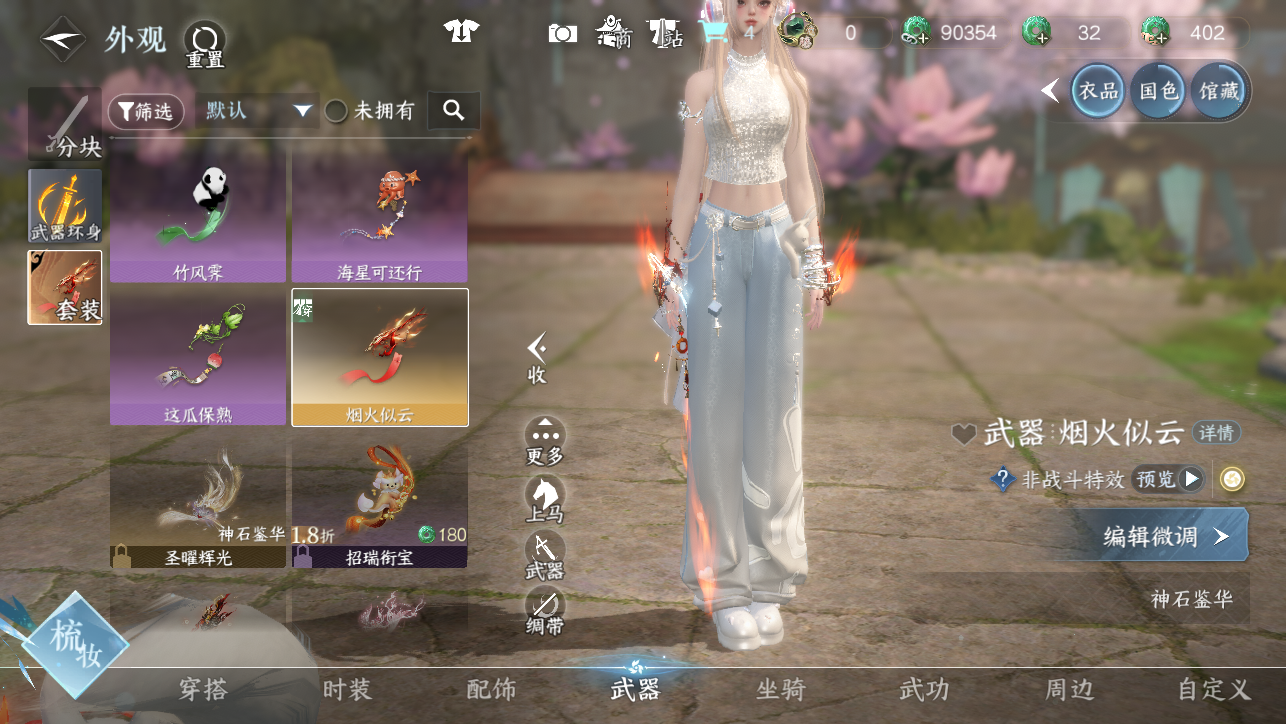View weapon 详情 details
Screen dimensions: 1286x724
coord(1217,433)
